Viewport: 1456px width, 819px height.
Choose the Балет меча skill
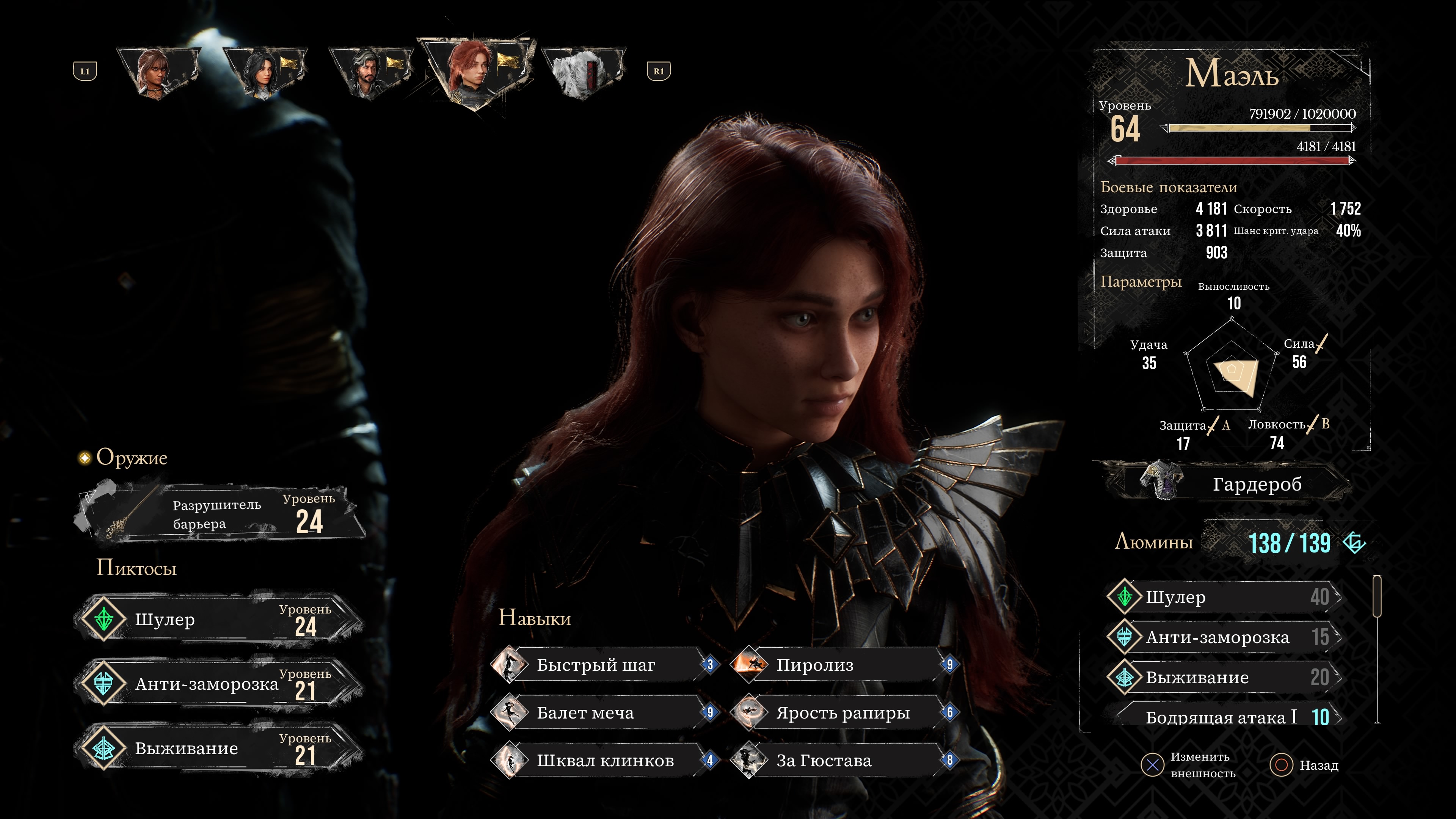coord(605,713)
